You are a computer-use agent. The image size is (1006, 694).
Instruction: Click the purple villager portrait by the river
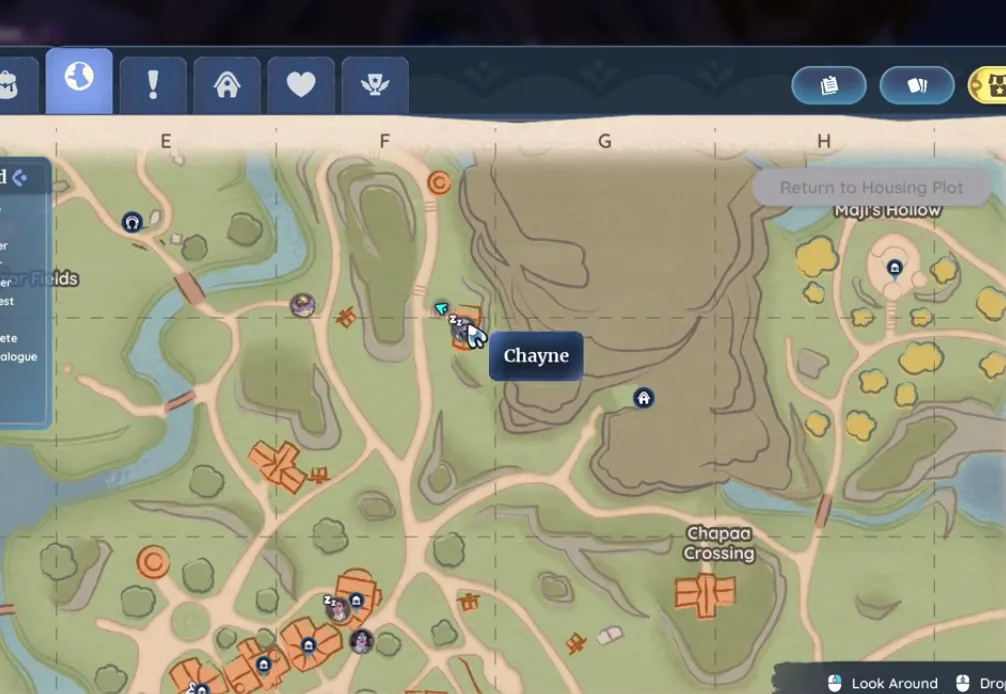302,305
